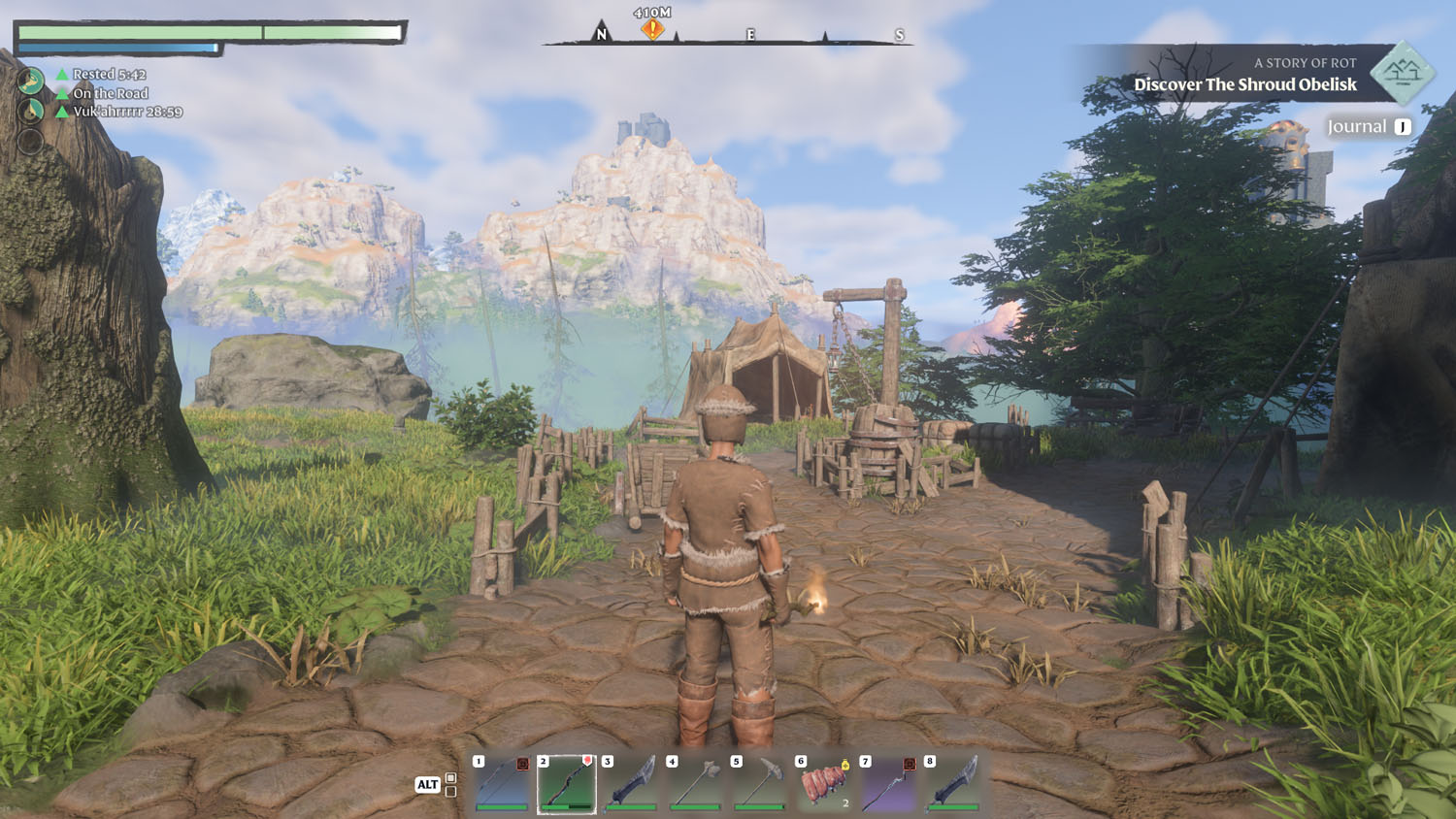1456x819 pixels.
Task: Inspect the goblet food buff icon
Action: [31, 80]
